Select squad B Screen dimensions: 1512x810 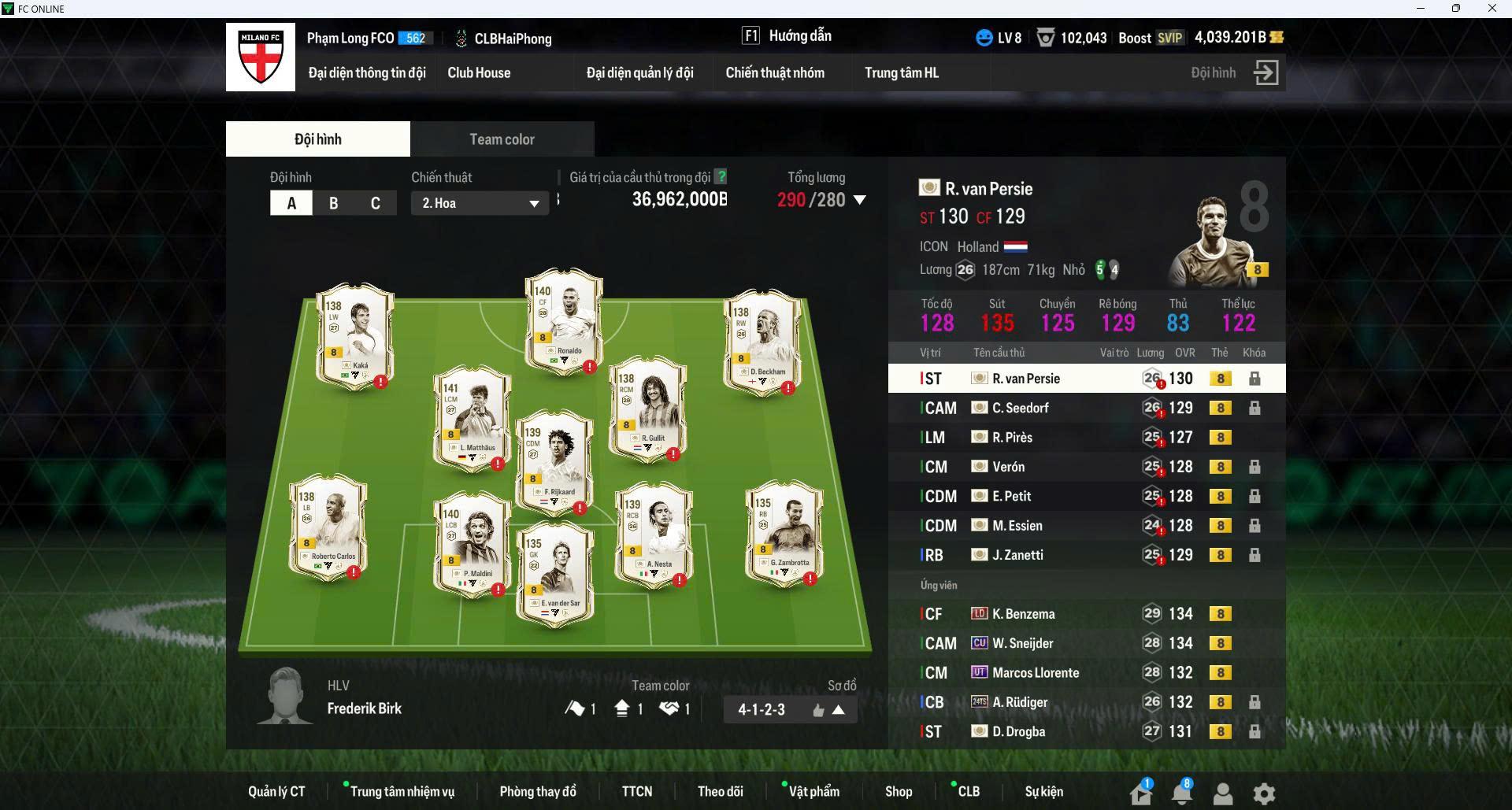(333, 203)
